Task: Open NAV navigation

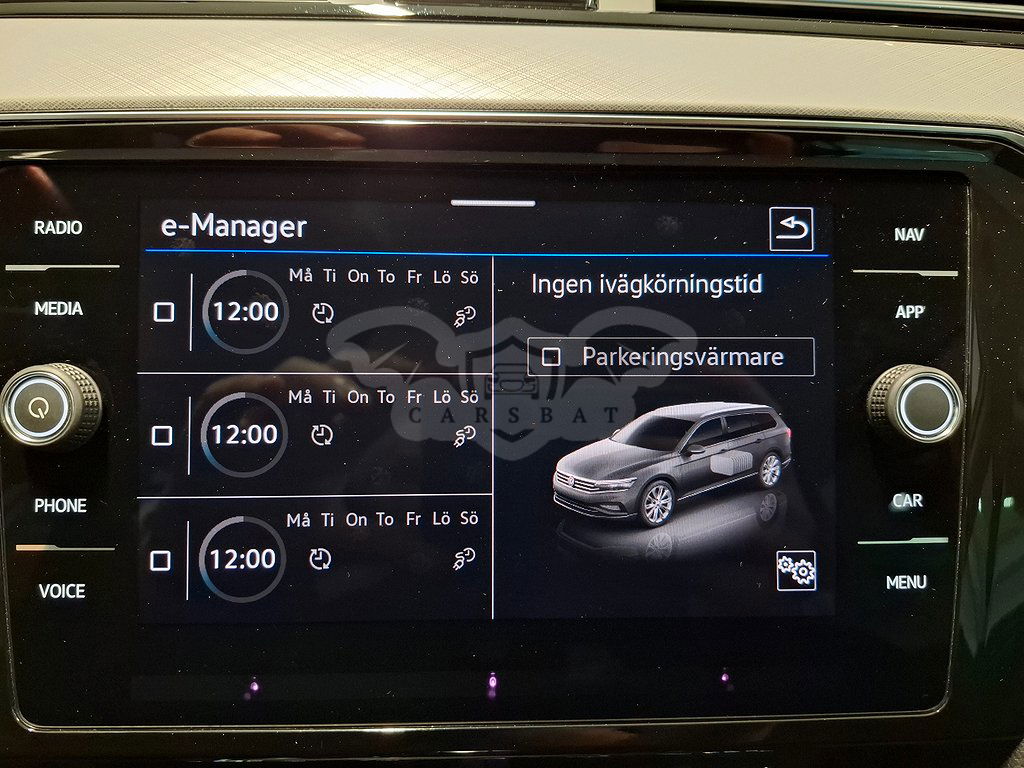Action: click(x=909, y=235)
